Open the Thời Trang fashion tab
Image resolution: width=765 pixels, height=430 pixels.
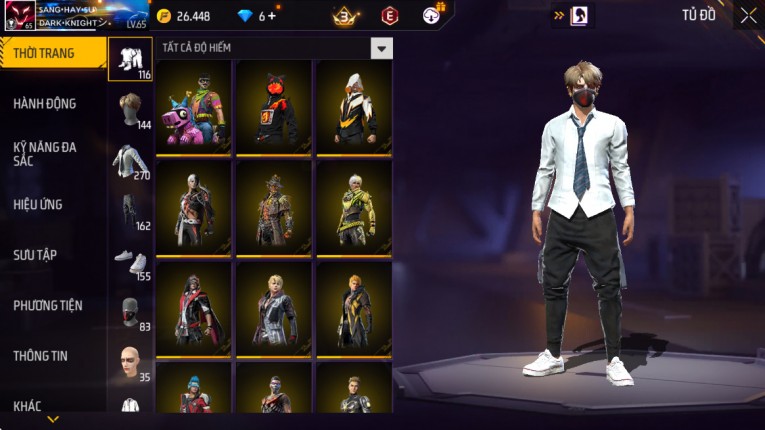pyautogui.click(x=50, y=53)
